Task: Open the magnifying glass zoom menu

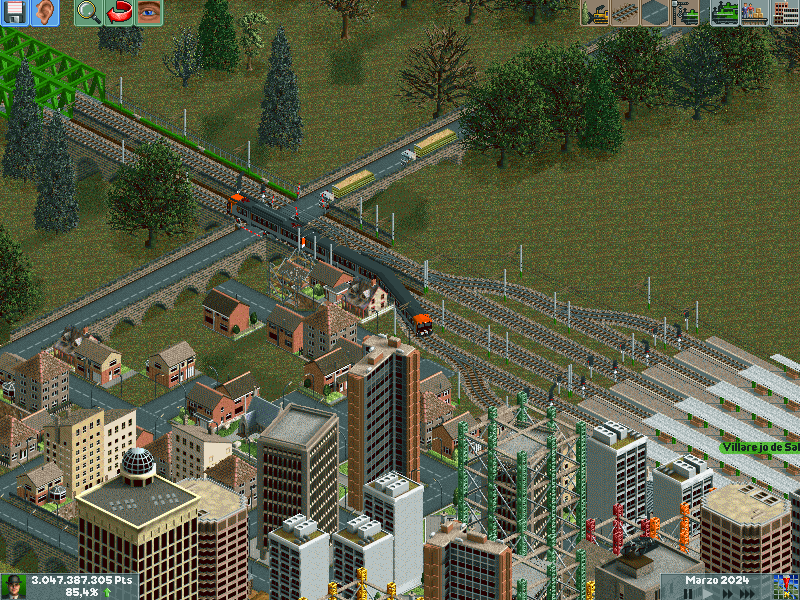Action: (x=88, y=12)
